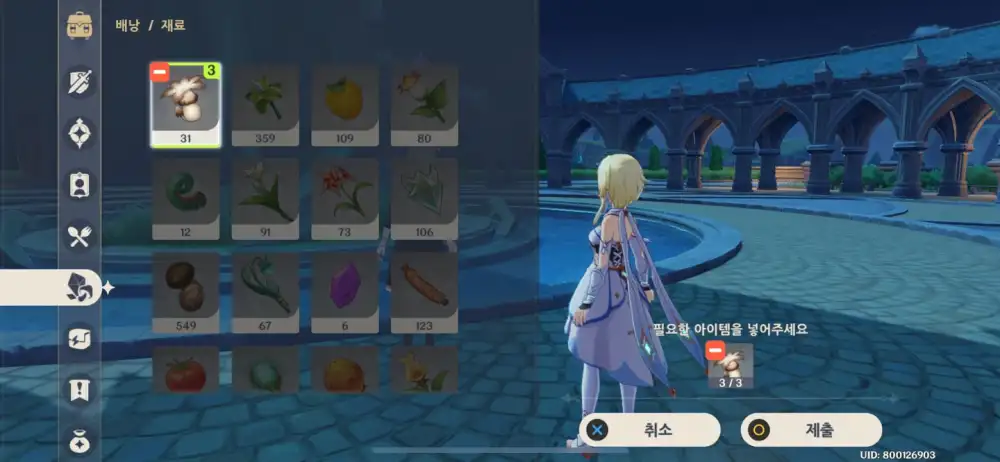The height and width of the screenshot is (462, 1000).
Task: Pick the pale green item with 106
Action: coord(424,199)
